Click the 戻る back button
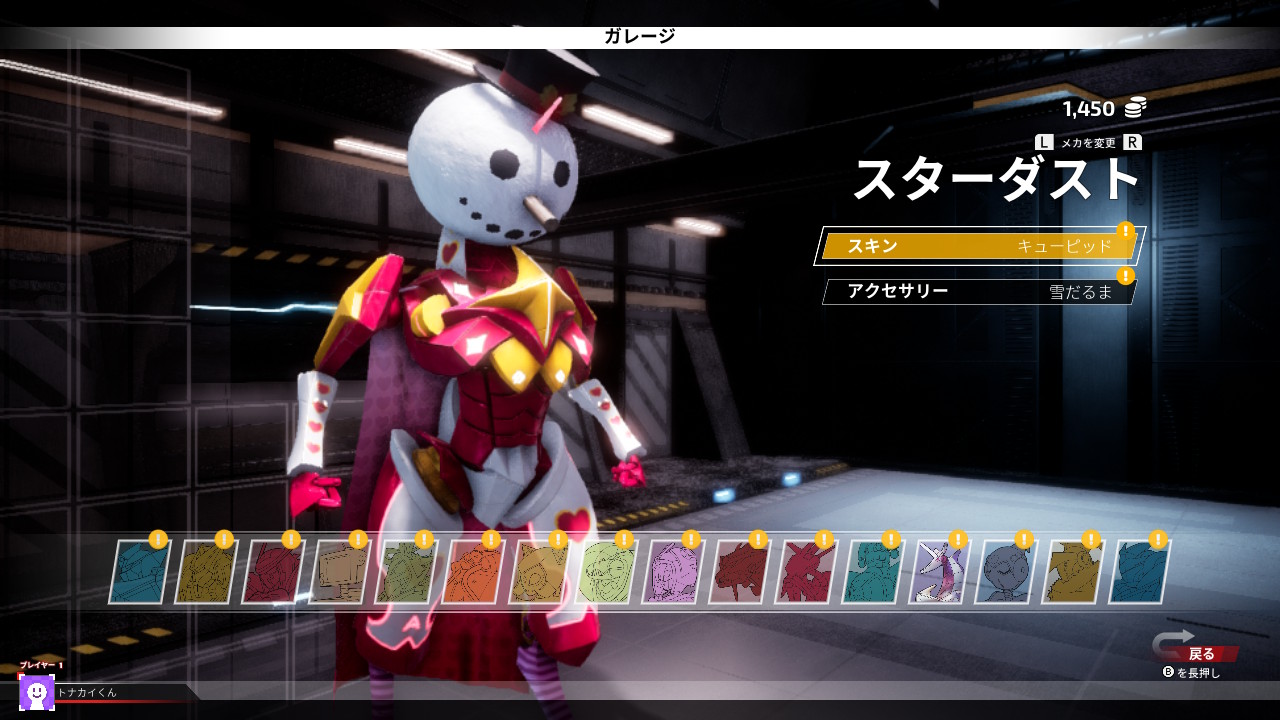The width and height of the screenshot is (1280, 720). pyautogui.click(x=1200, y=654)
